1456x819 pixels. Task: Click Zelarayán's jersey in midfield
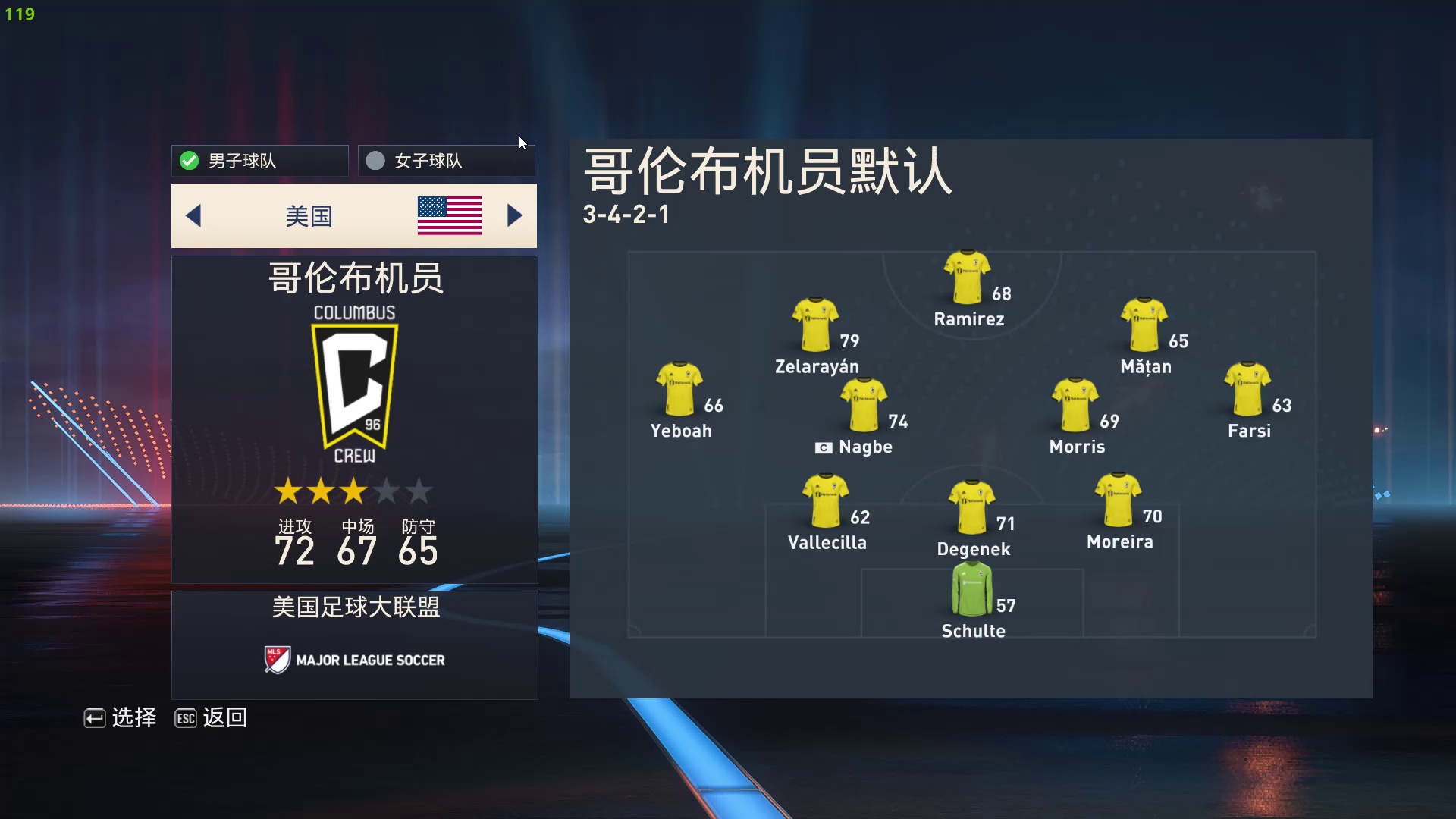pyautogui.click(x=816, y=323)
